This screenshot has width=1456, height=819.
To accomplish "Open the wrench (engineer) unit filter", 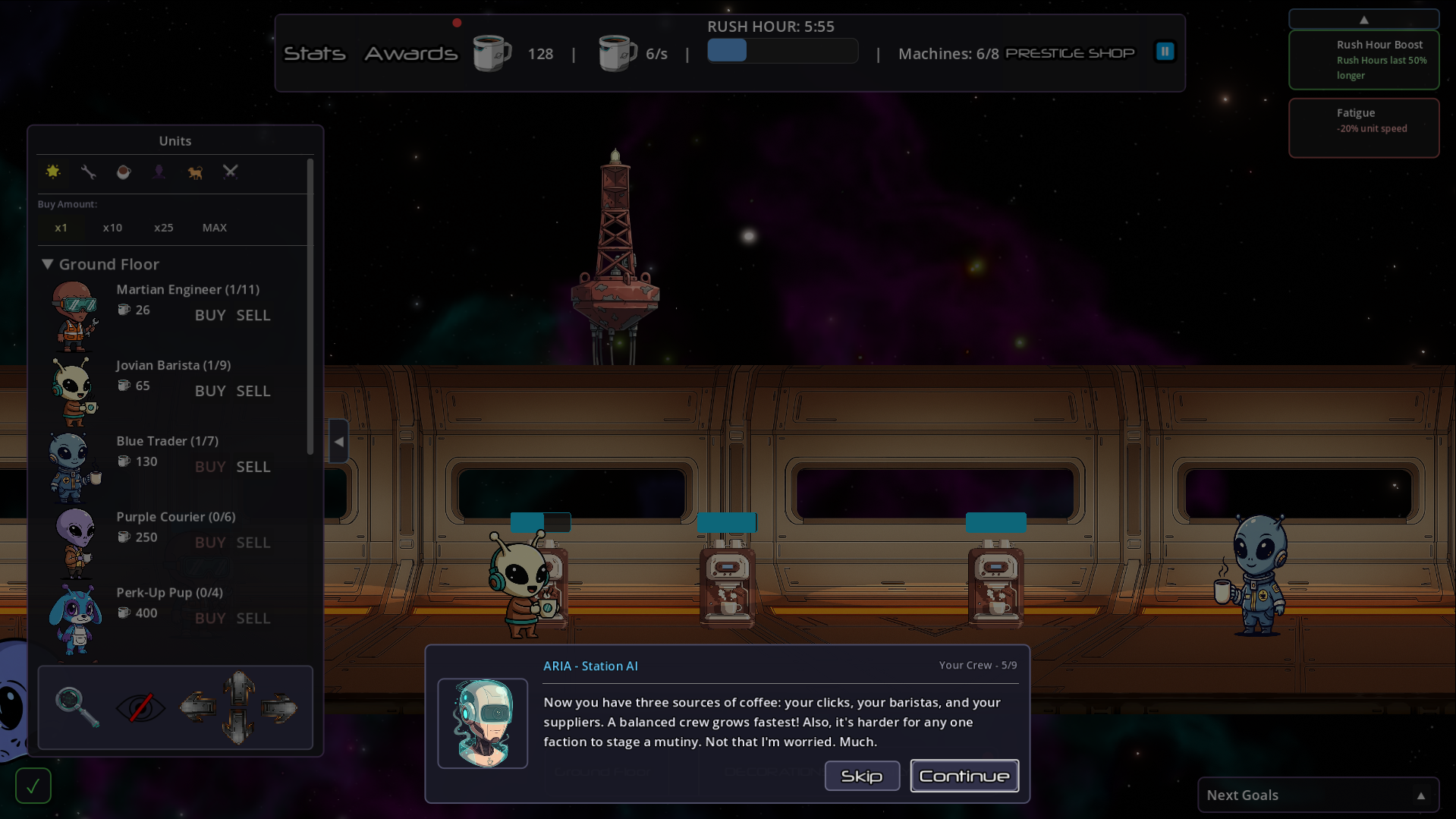I will (88, 172).
